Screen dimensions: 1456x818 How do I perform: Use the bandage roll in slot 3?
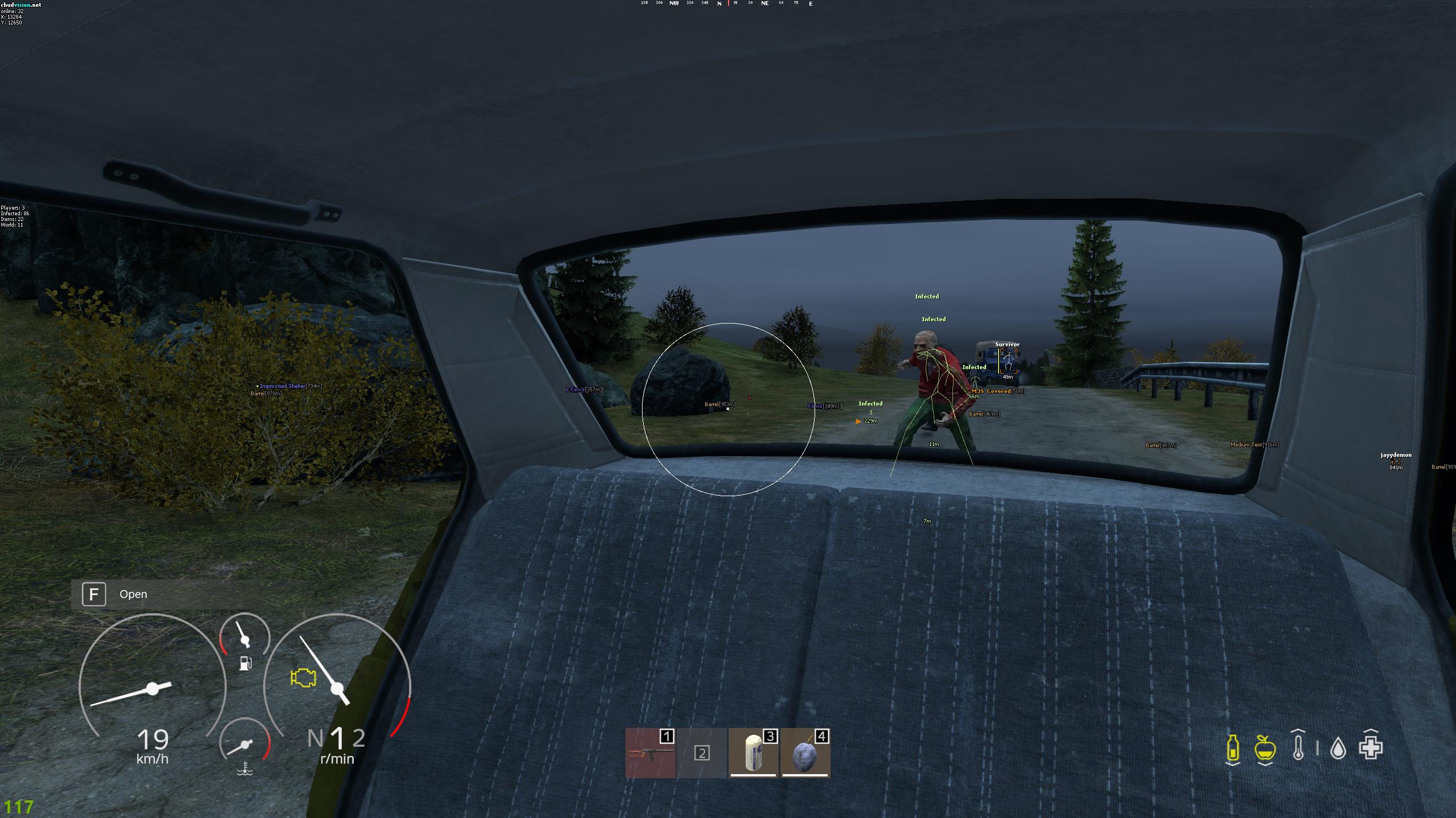pyautogui.click(x=753, y=752)
